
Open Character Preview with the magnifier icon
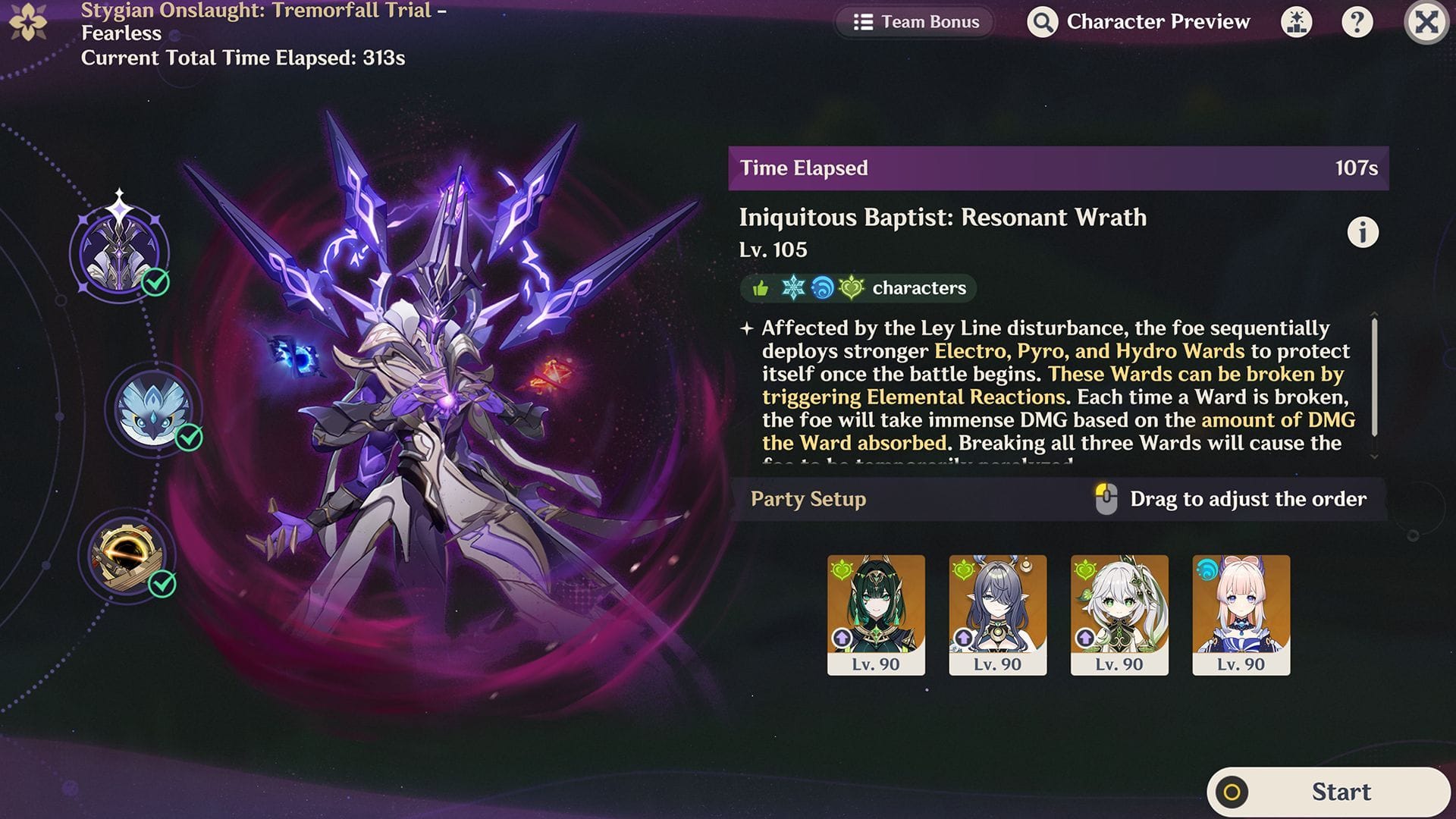[1042, 22]
